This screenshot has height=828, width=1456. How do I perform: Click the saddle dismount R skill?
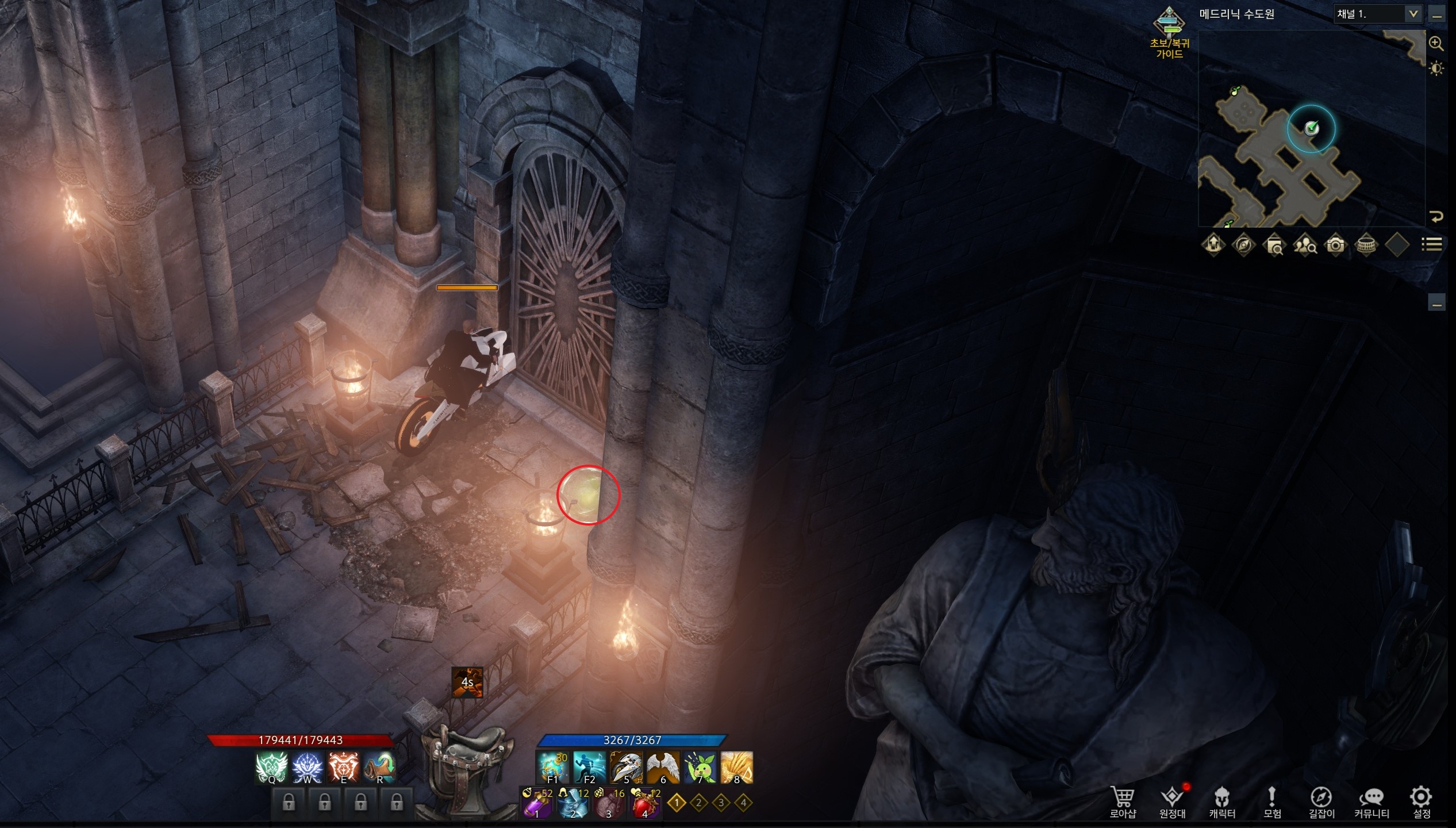[x=379, y=767]
